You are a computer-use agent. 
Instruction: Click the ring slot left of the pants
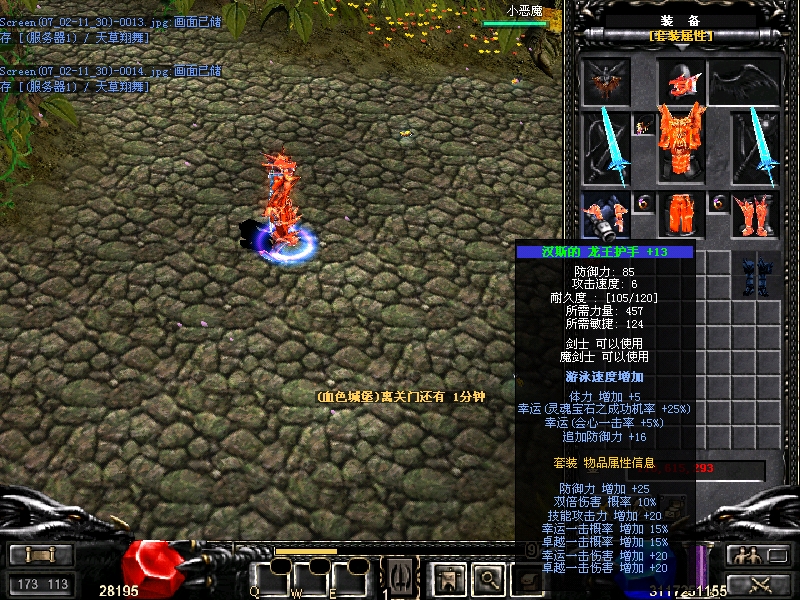[x=643, y=204]
